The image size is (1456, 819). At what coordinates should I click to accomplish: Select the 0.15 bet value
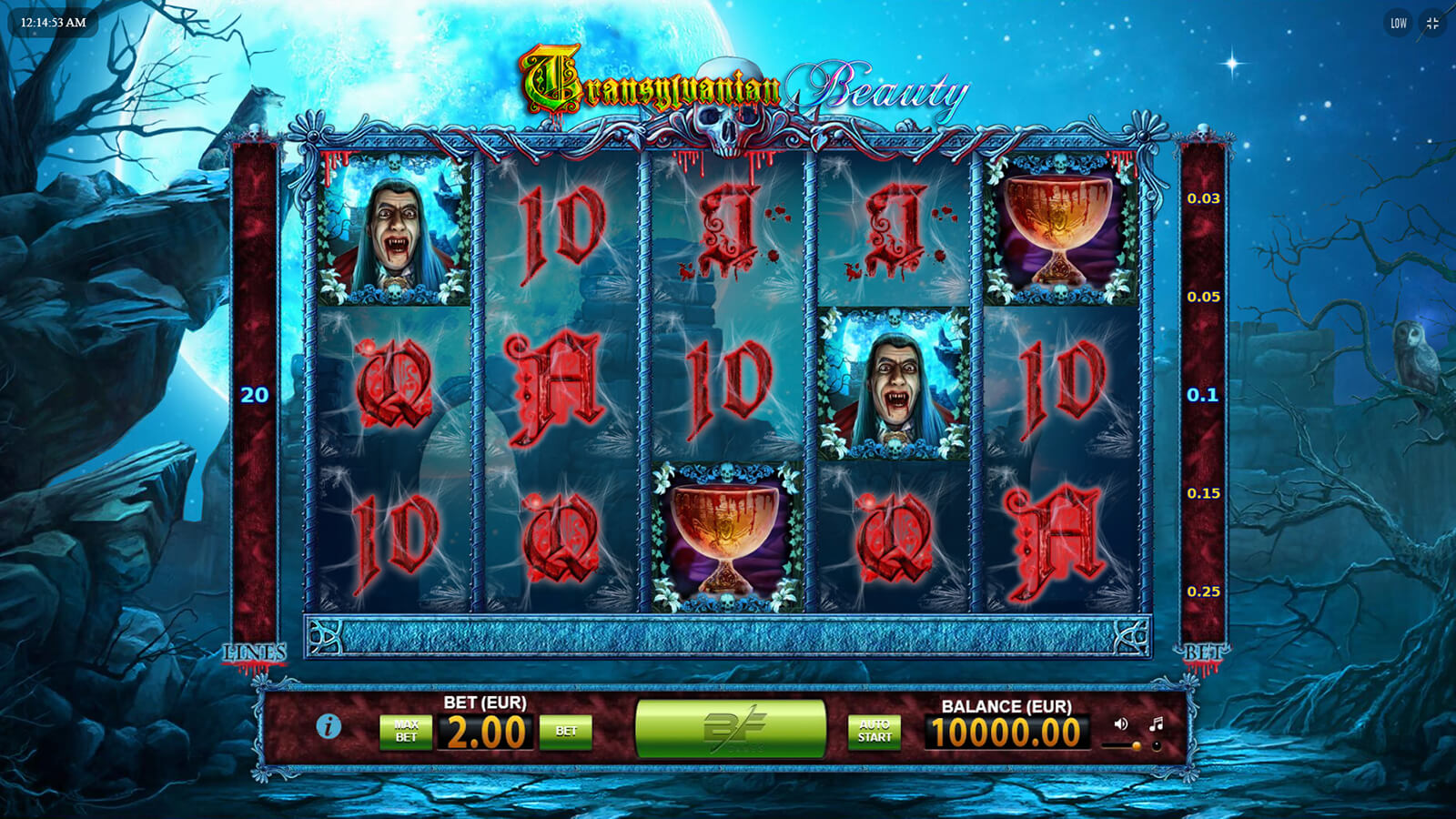click(x=1203, y=493)
